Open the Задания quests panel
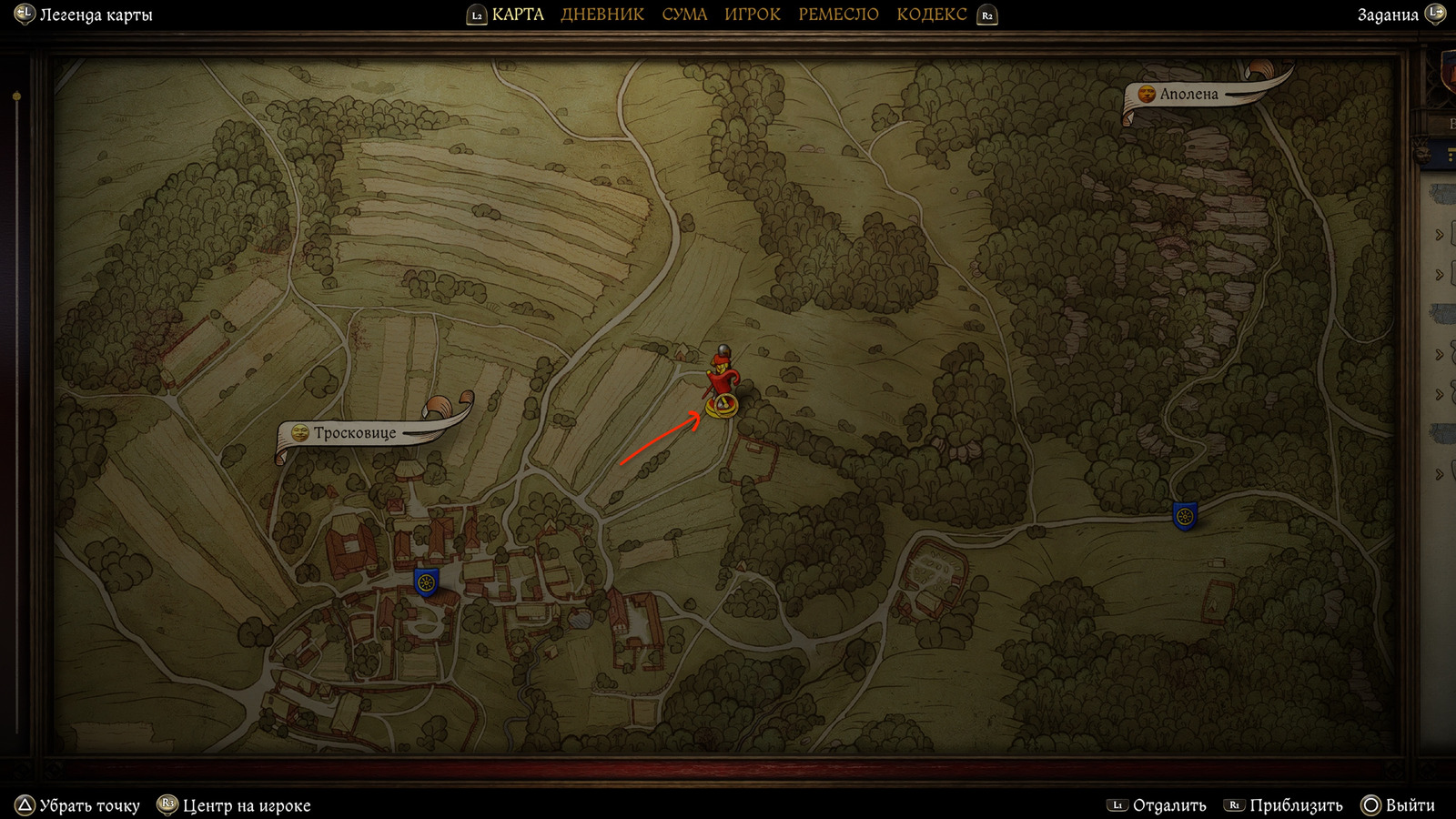The width and height of the screenshot is (1456, 819). [1388, 15]
